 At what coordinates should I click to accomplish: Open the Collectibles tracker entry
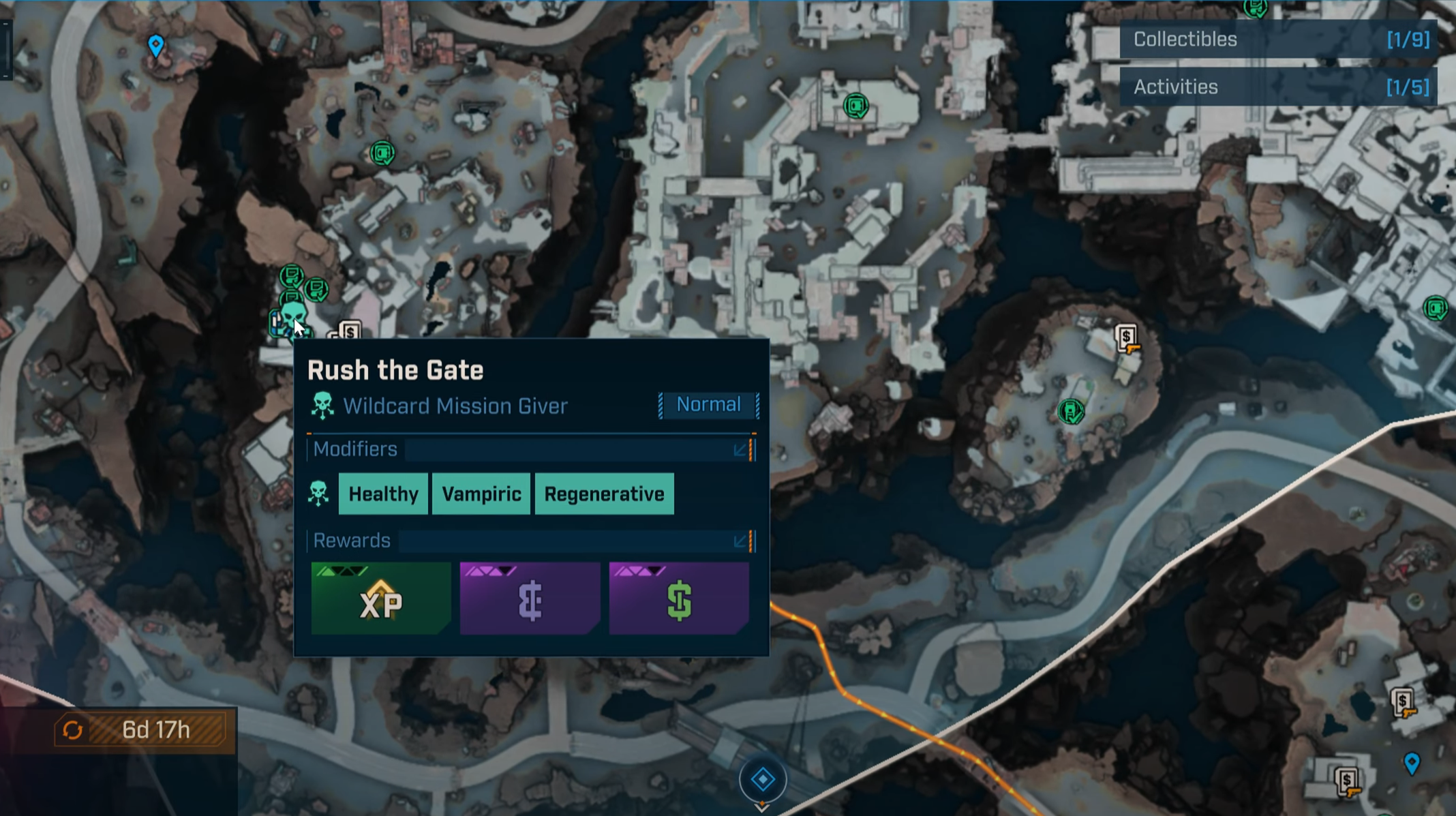tap(1278, 40)
